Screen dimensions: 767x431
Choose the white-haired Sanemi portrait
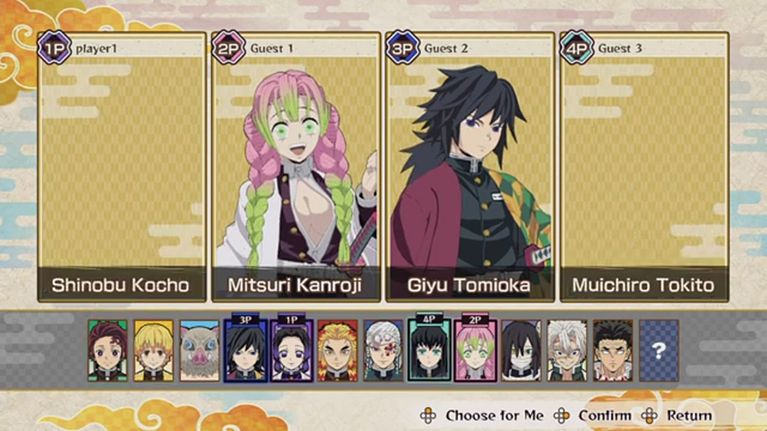pos(567,350)
